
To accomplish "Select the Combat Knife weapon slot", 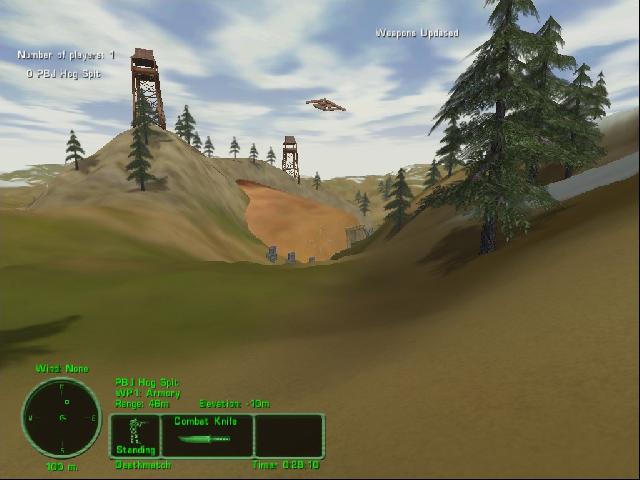I will click(206, 435).
